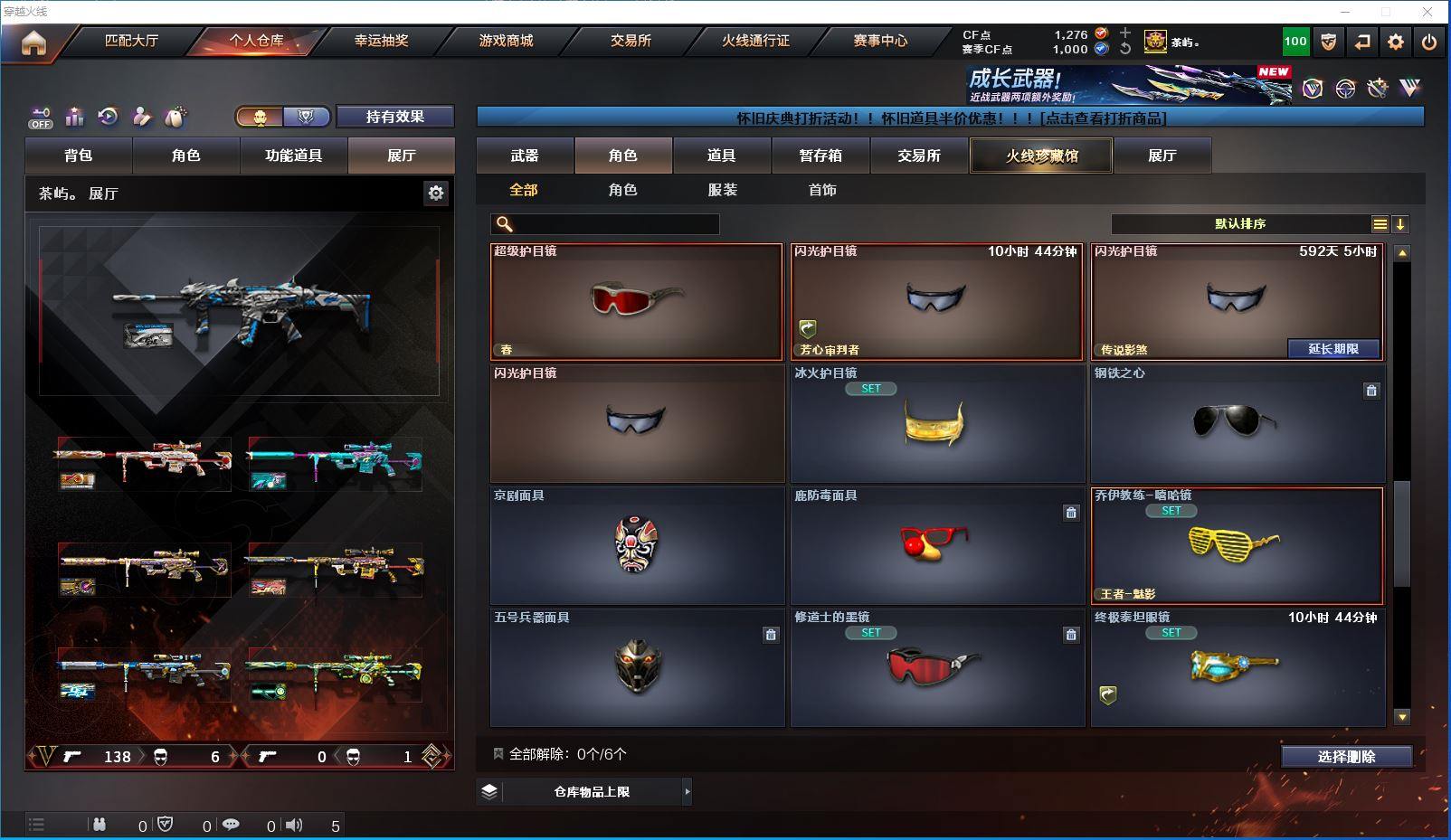The width and height of the screenshot is (1451, 840).
Task: Open the 火线珍藏馆 collection tab
Action: click(x=1041, y=156)
